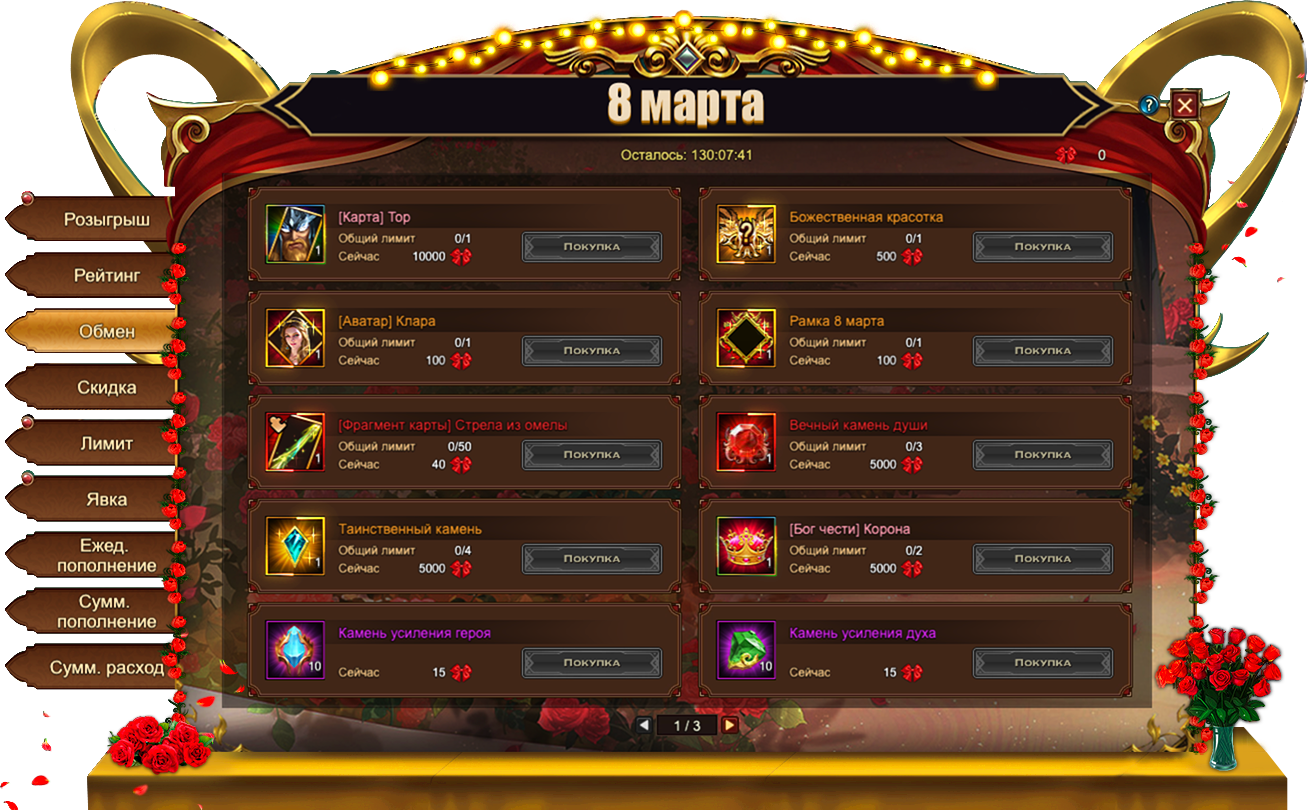Purchase Рамка 8 марта frame
1308x810 pixels.
click(x=1043, y=351)
